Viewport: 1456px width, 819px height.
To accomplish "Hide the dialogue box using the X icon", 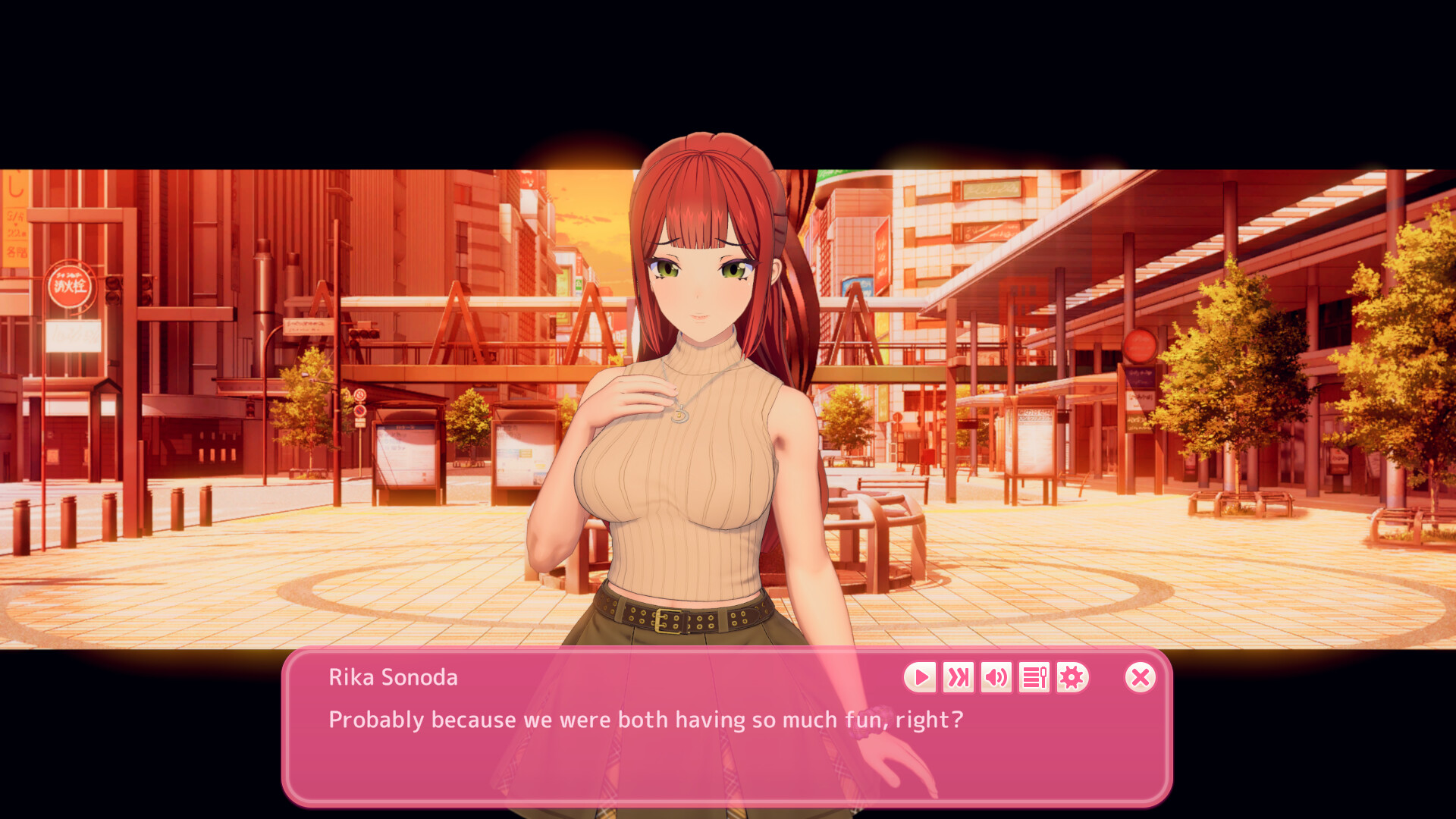I will click(x=1141, y=677).
